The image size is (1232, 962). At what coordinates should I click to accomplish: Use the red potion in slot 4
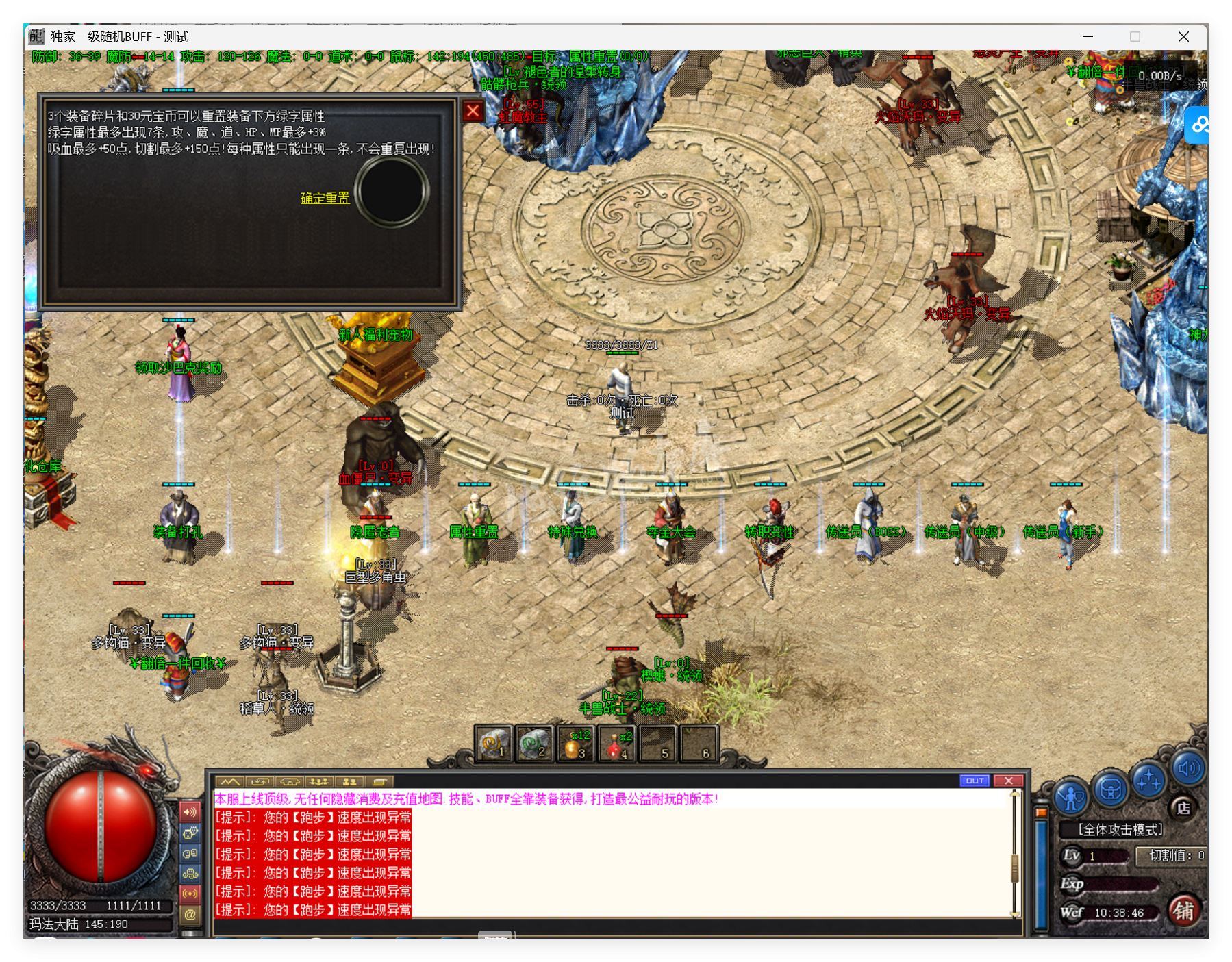(x=616, y=744)
